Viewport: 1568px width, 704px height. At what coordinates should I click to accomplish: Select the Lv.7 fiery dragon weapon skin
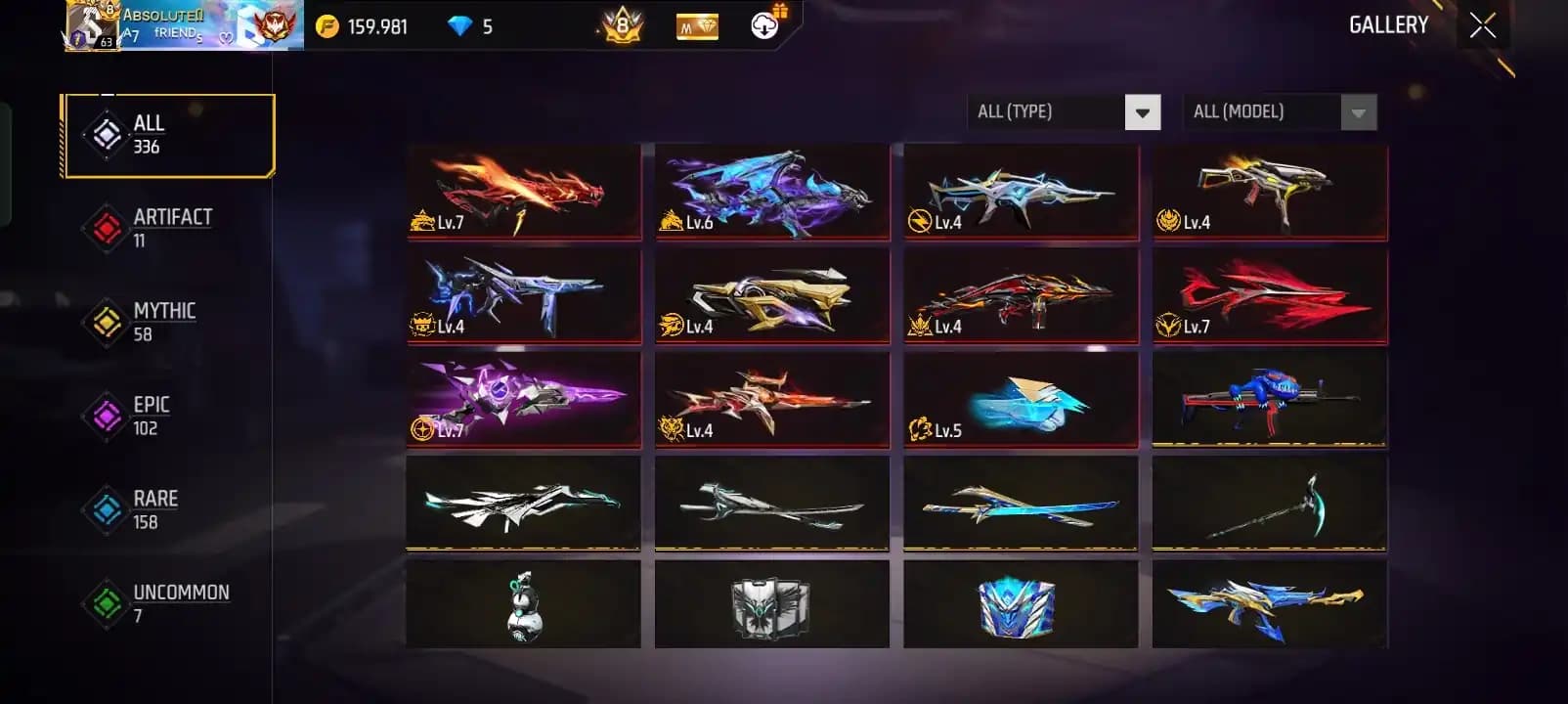[x=524, y=192]
